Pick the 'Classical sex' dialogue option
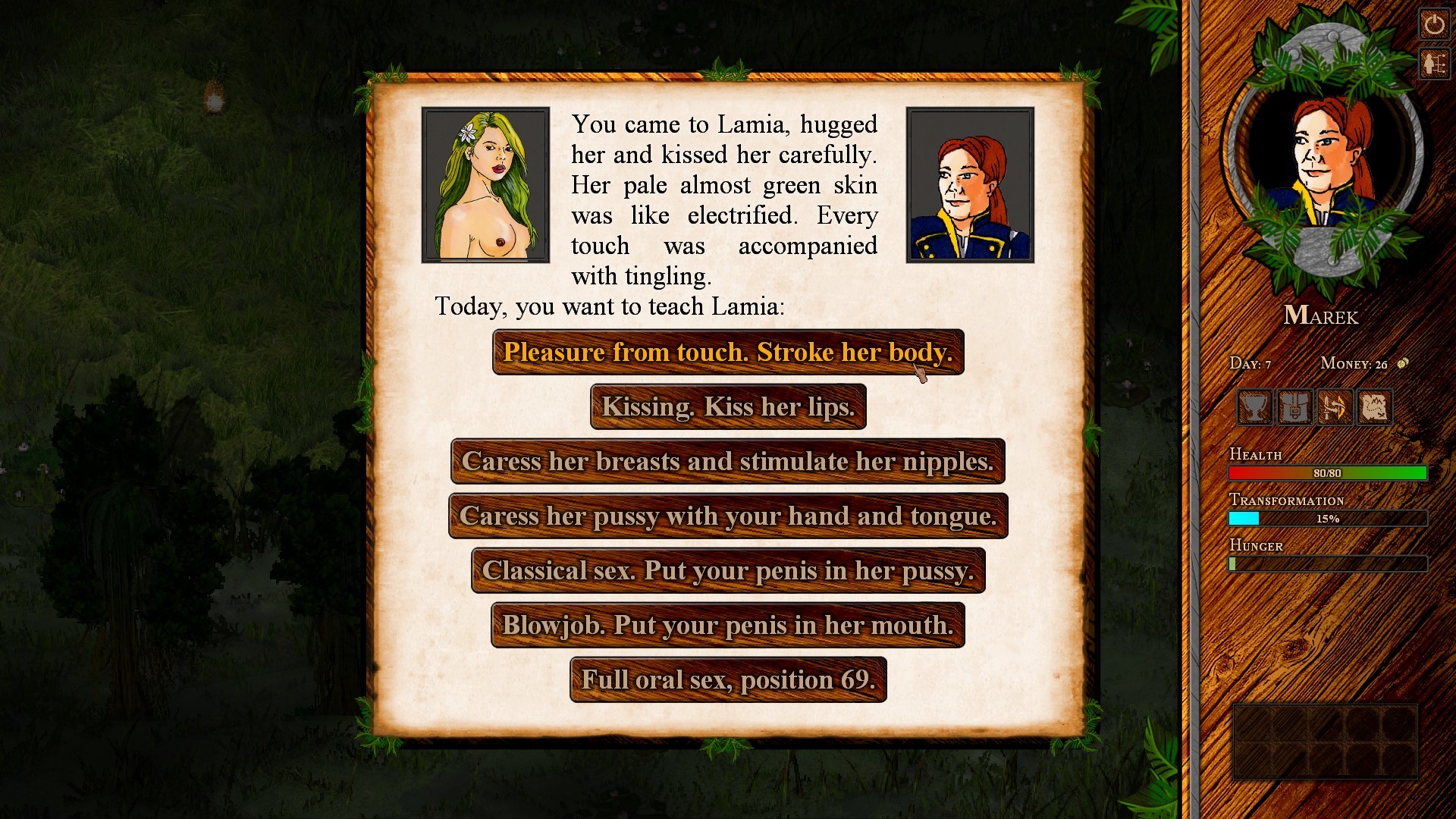 tap(728, 571)
